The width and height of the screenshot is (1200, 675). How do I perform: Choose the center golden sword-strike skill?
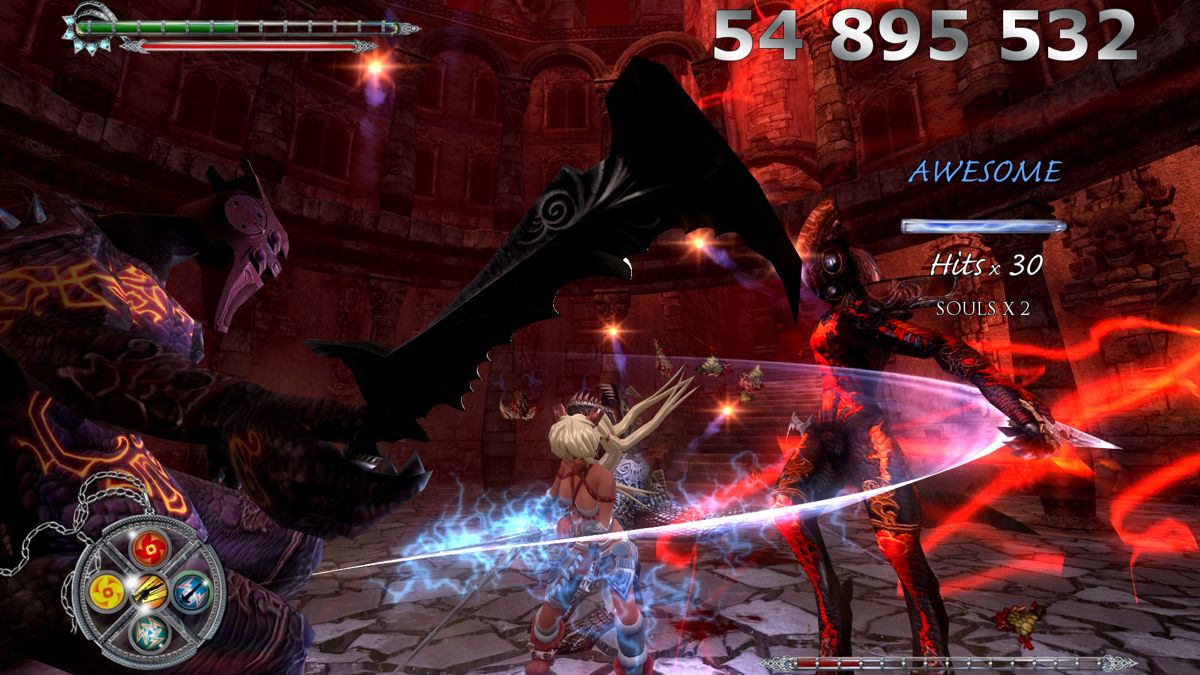click(150, 589)
